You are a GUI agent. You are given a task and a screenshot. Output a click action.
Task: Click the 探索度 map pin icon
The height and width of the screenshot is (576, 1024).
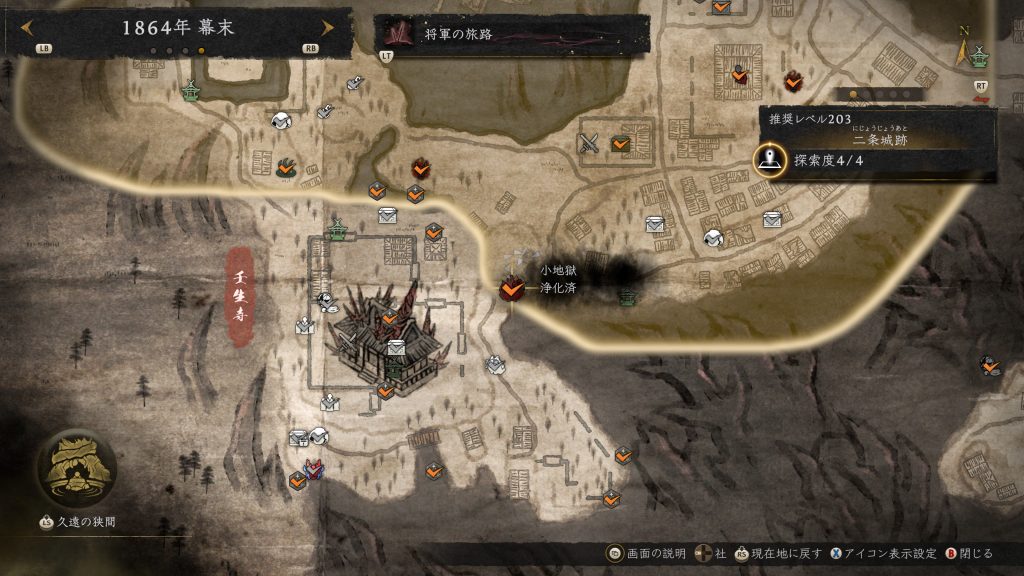pos(769,159)
